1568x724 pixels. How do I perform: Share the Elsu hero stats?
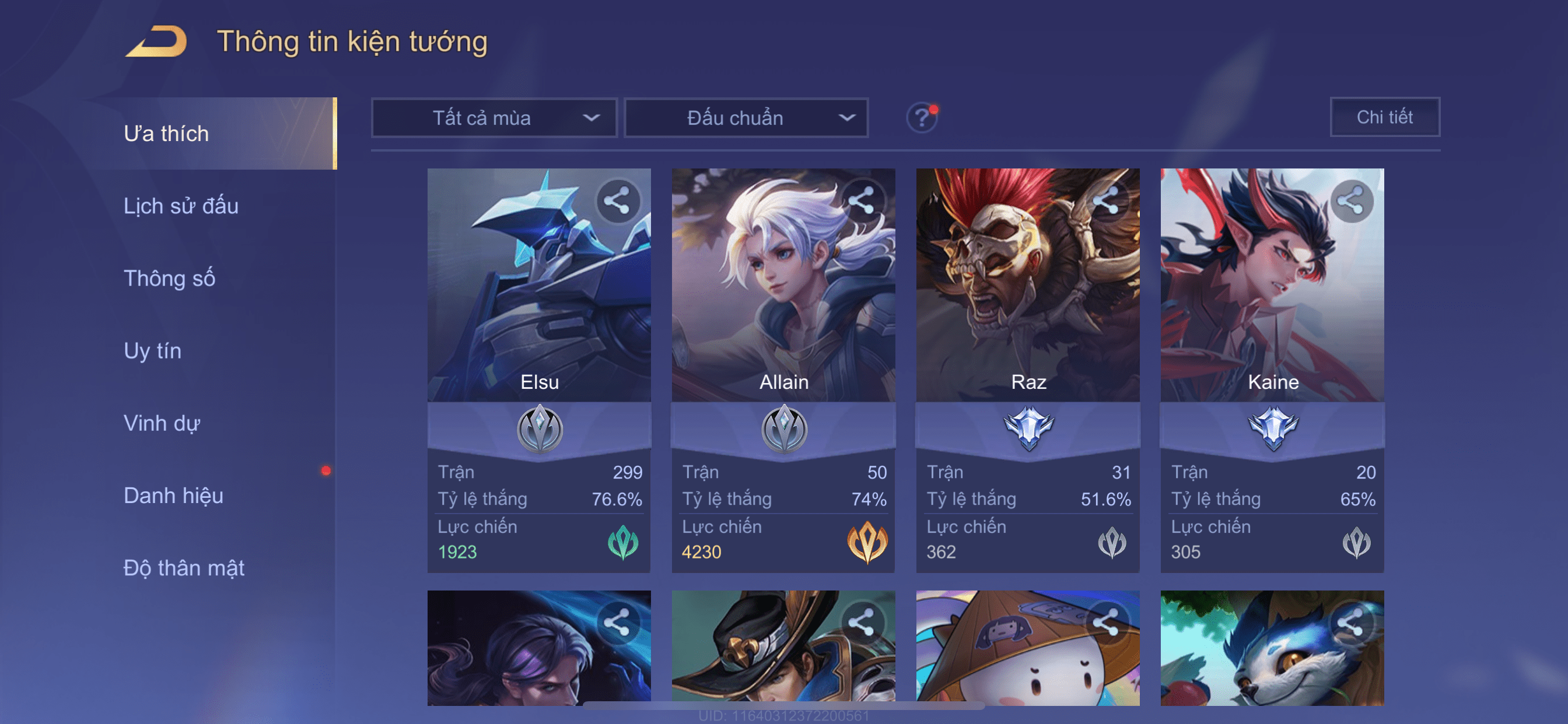coord(617,201)
